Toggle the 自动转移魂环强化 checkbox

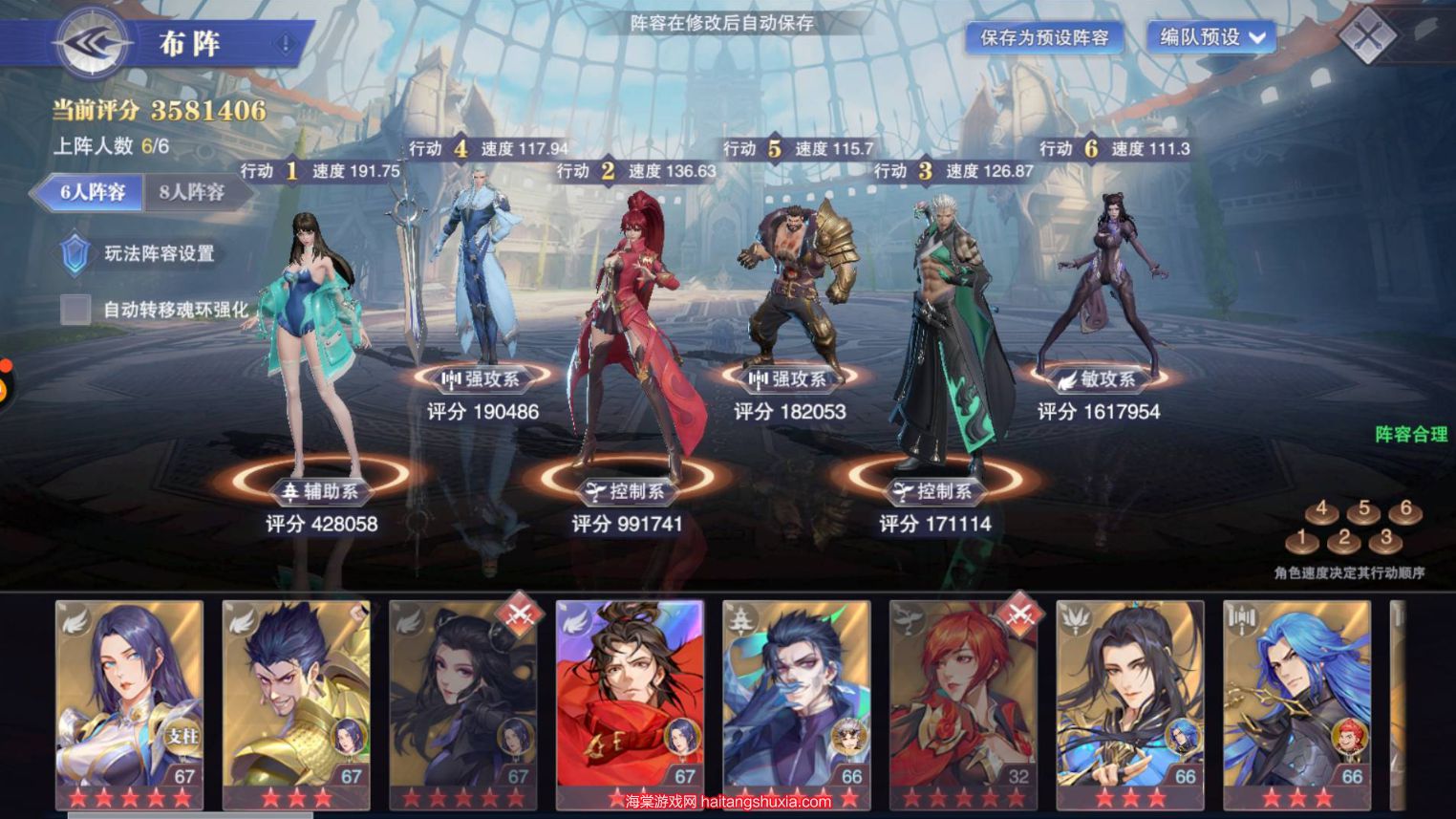[x=75, y=310]
